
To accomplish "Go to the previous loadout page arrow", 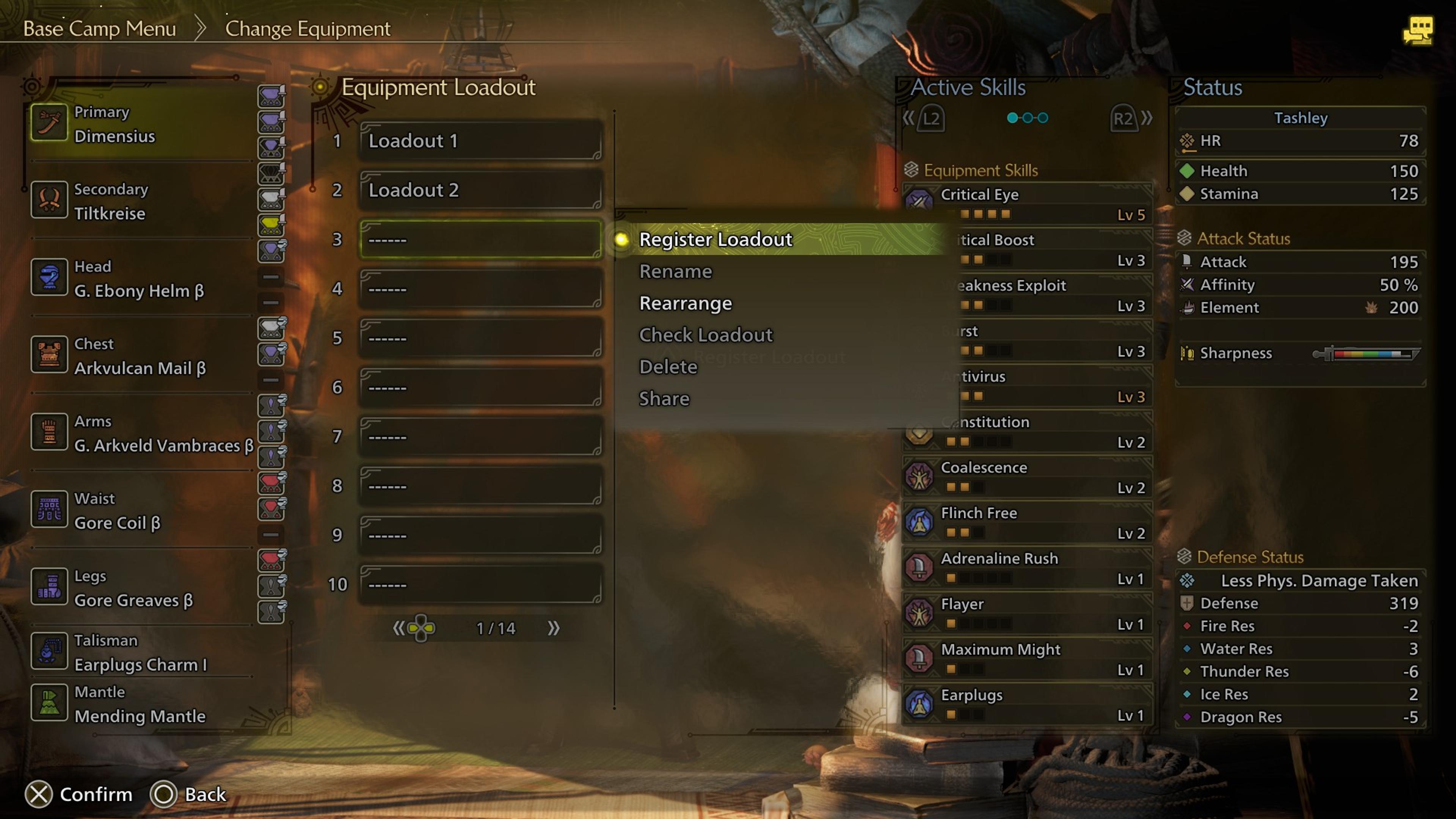I will (399, 628).
